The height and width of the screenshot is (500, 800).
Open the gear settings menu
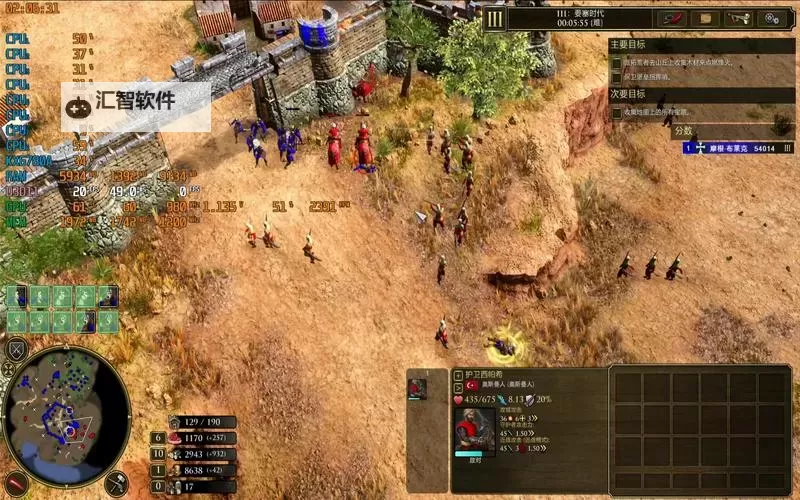(771, 18)
